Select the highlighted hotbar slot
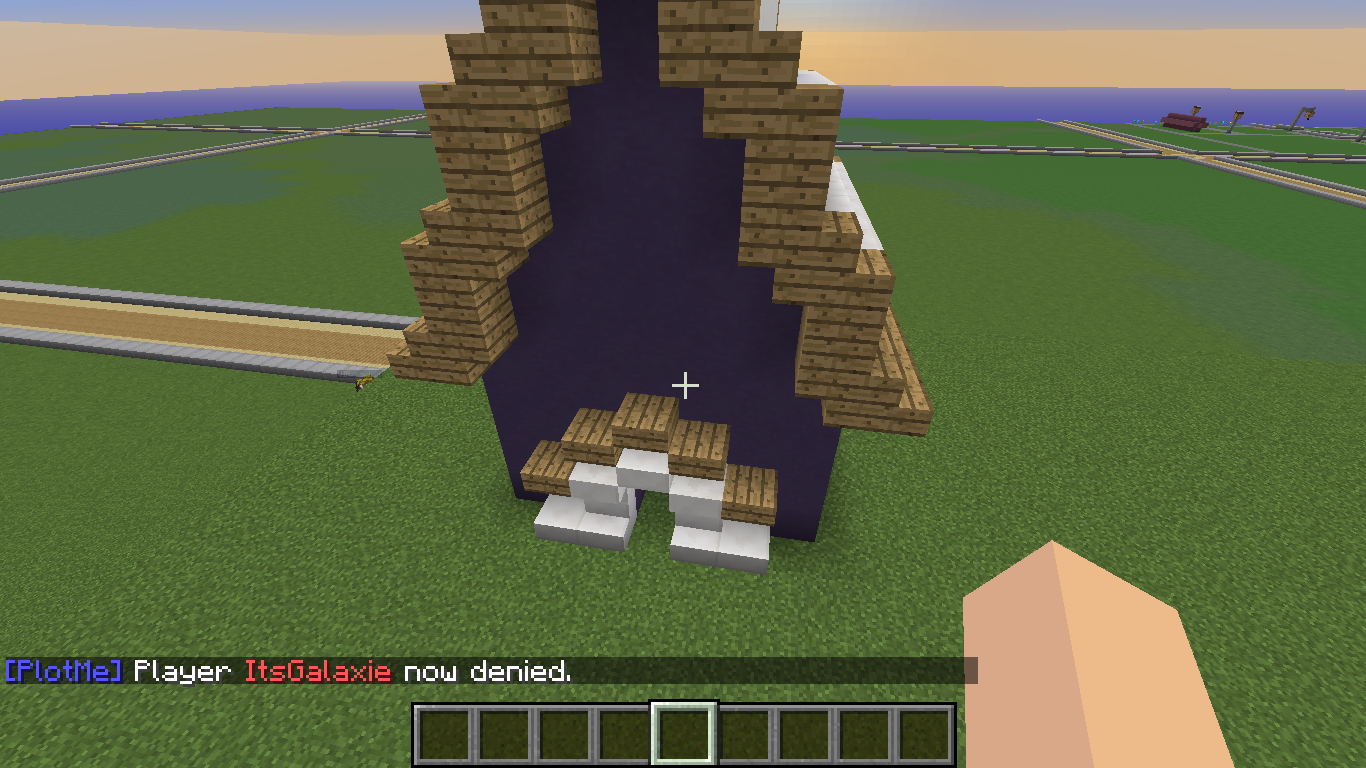The width and height of the screenshot is (1366, 768). point(684,734)
